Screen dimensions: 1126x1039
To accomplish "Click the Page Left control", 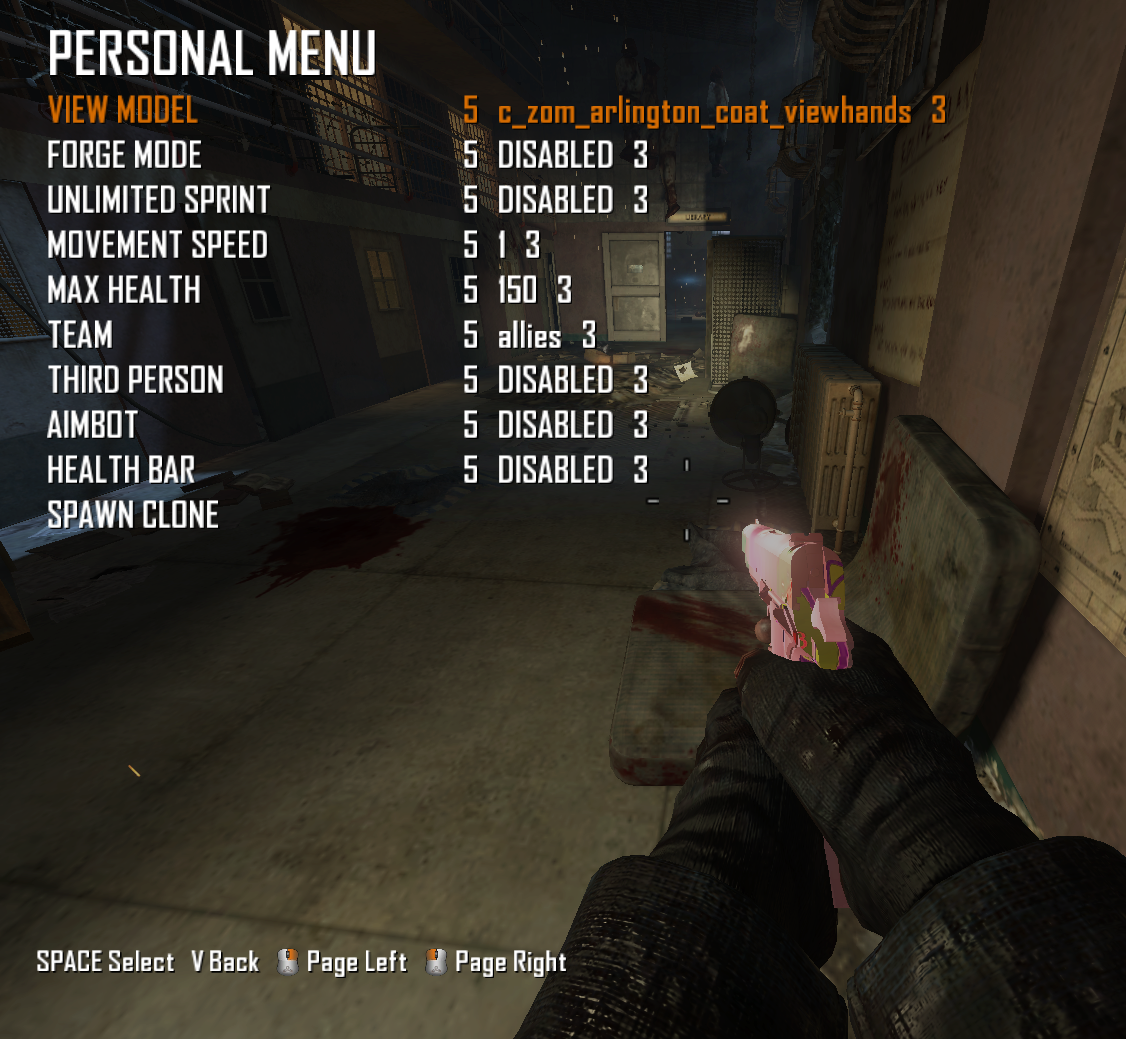I will click(x=343, y=962).
